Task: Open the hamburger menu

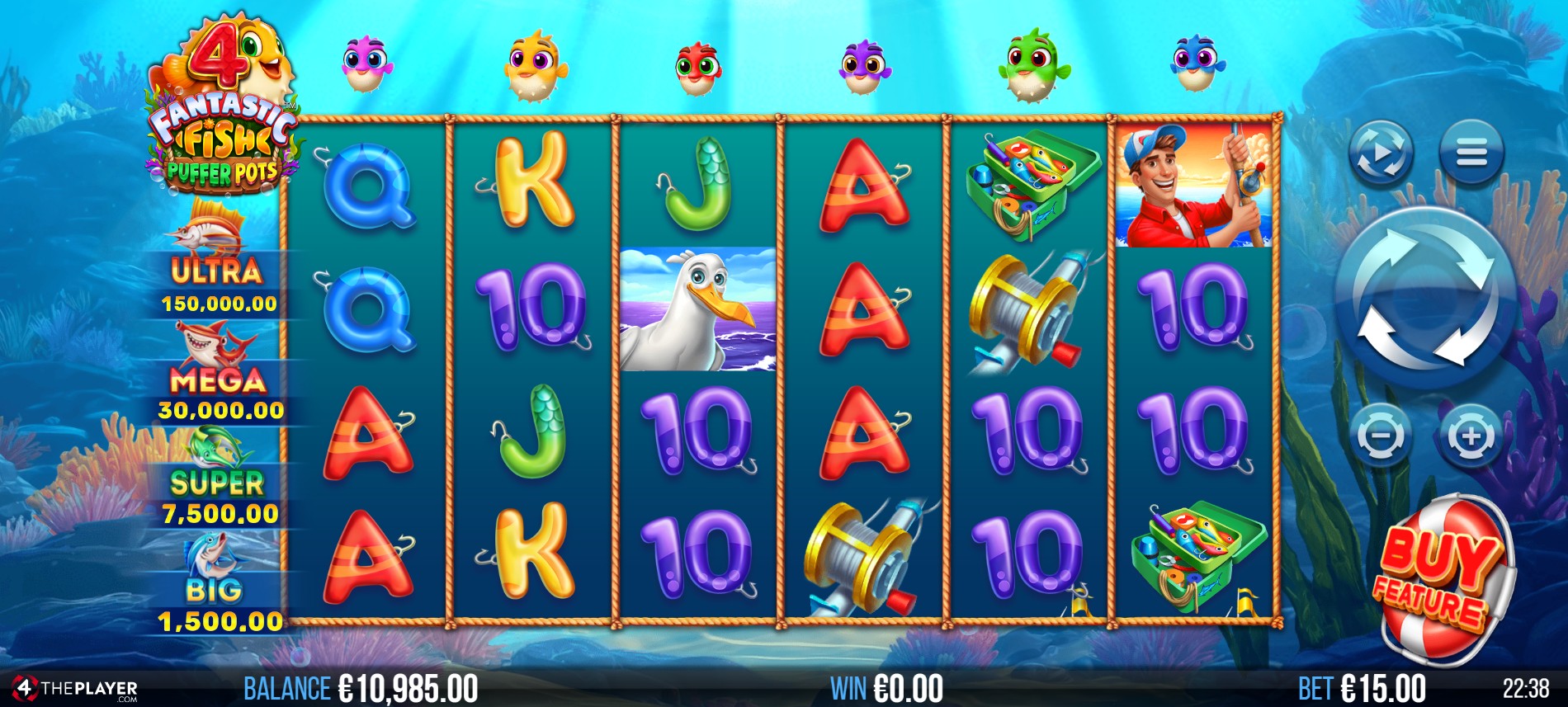Action: [1471, 153]
